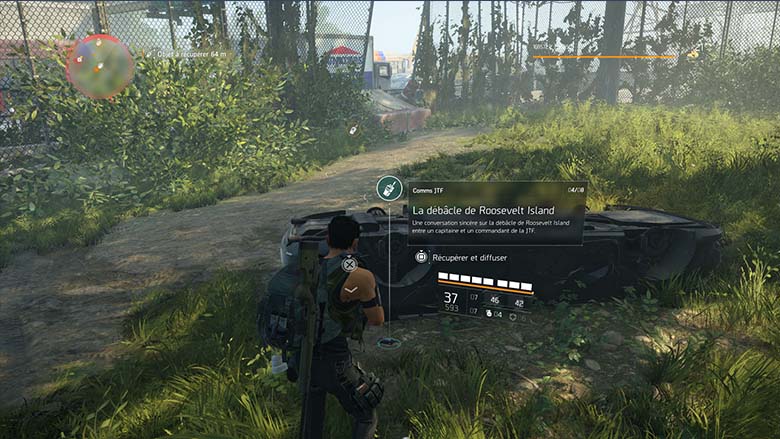Select the grenade icon in the weapon HUD

[x=489, y=315]
